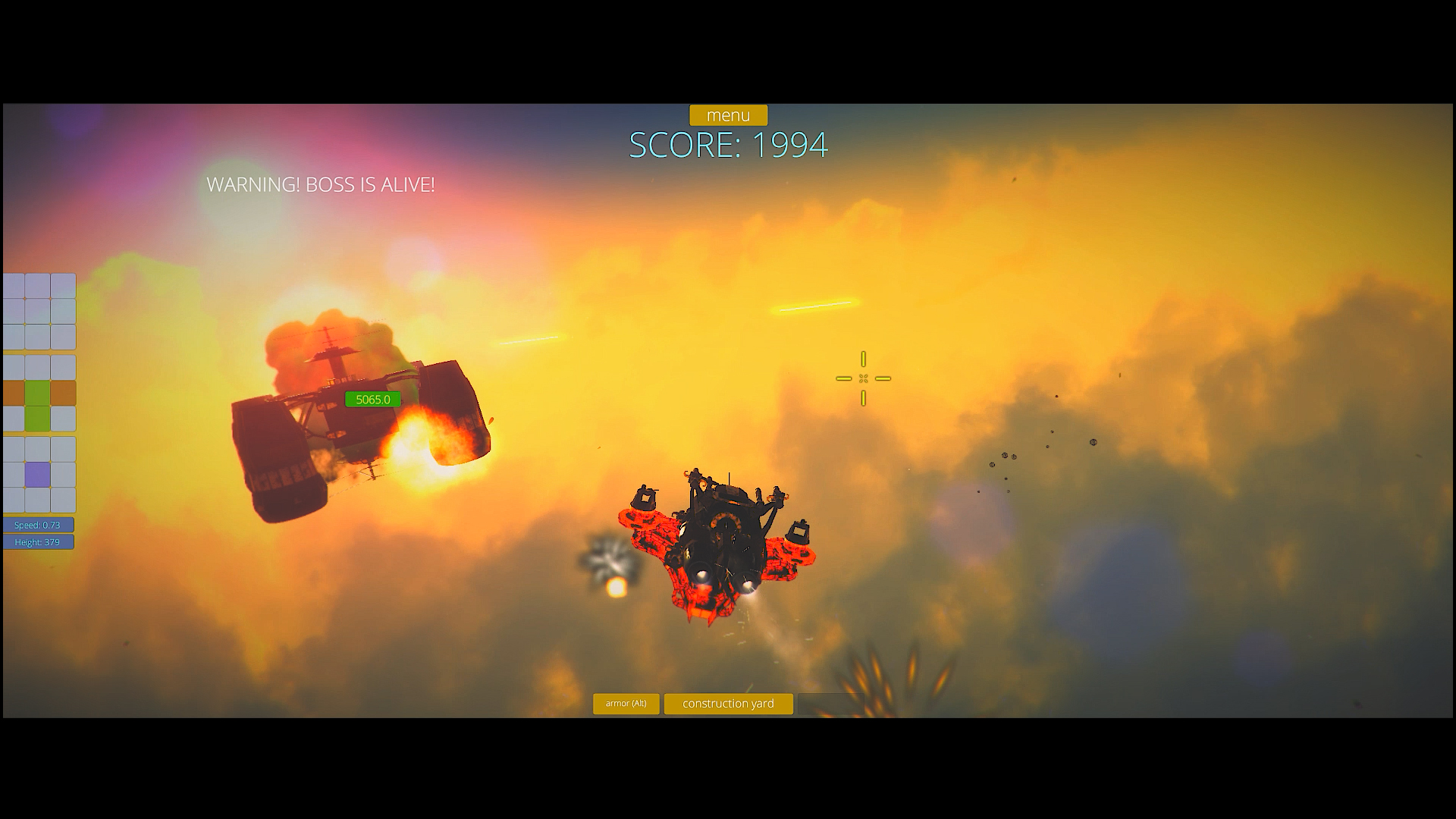This screenshot has width=1456, height=819.
Task: Open the menu
Action: coord(728,115)
